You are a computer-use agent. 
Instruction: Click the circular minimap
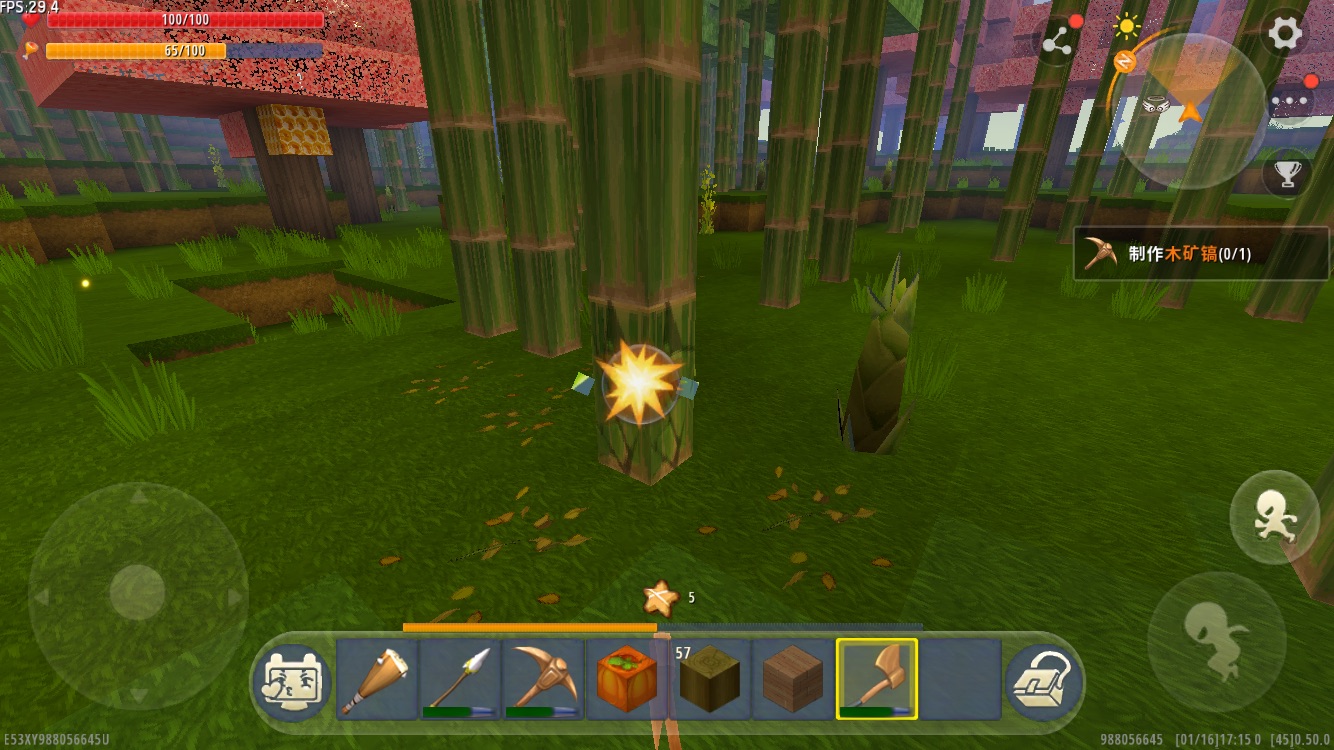point(1190,107)
